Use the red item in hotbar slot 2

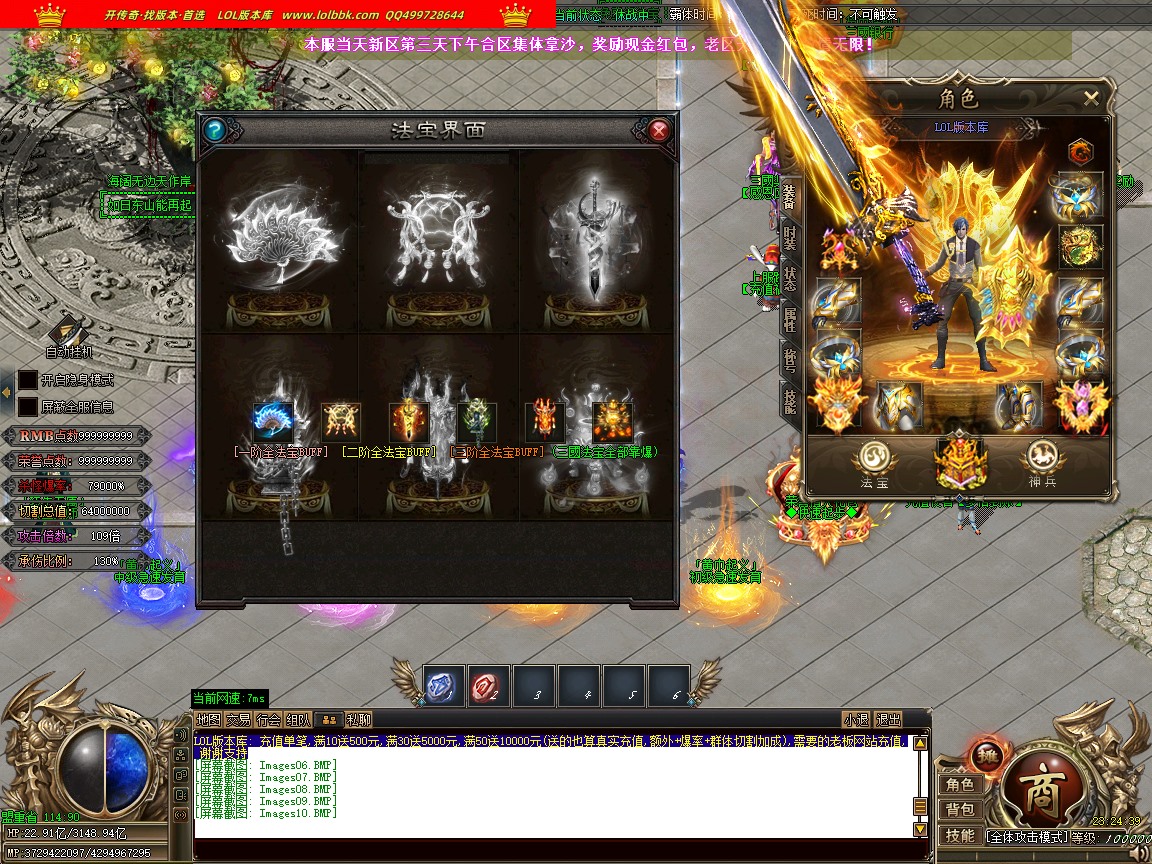487,685
